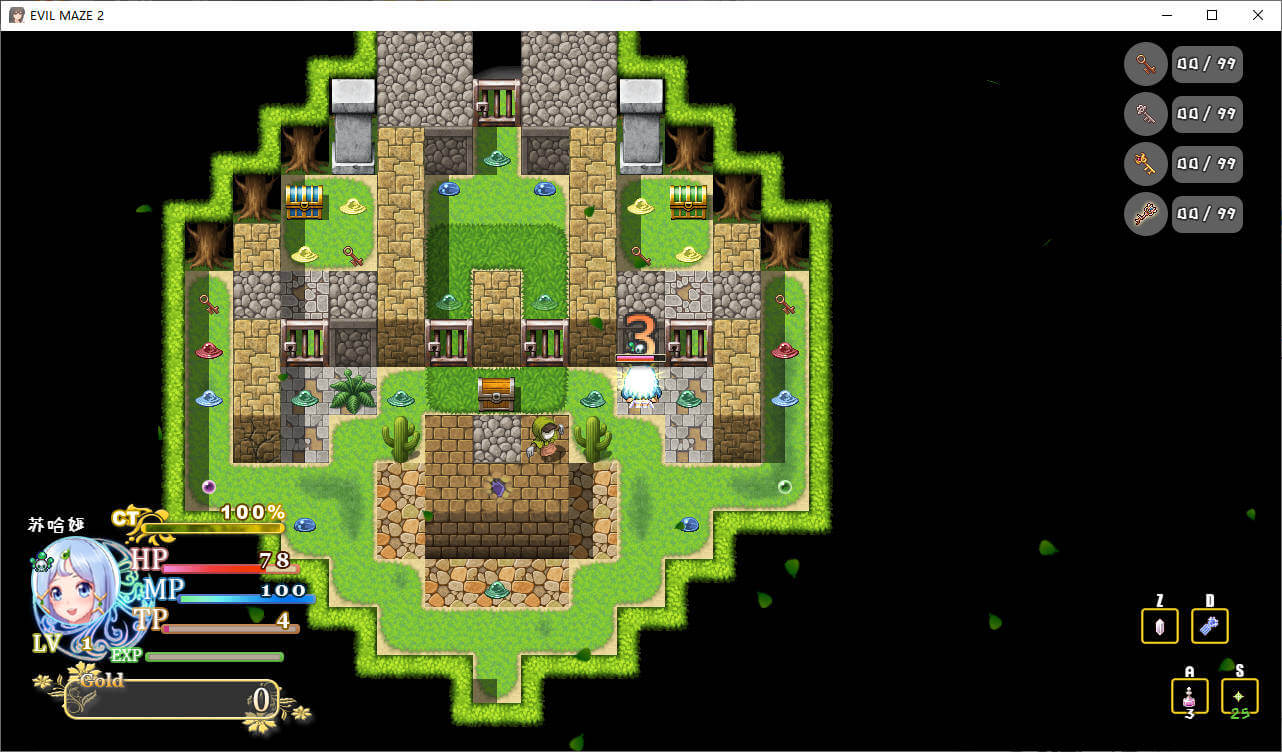Activate the blue comet skill slot
The image size is (1282, 752).
(1210, 626)
